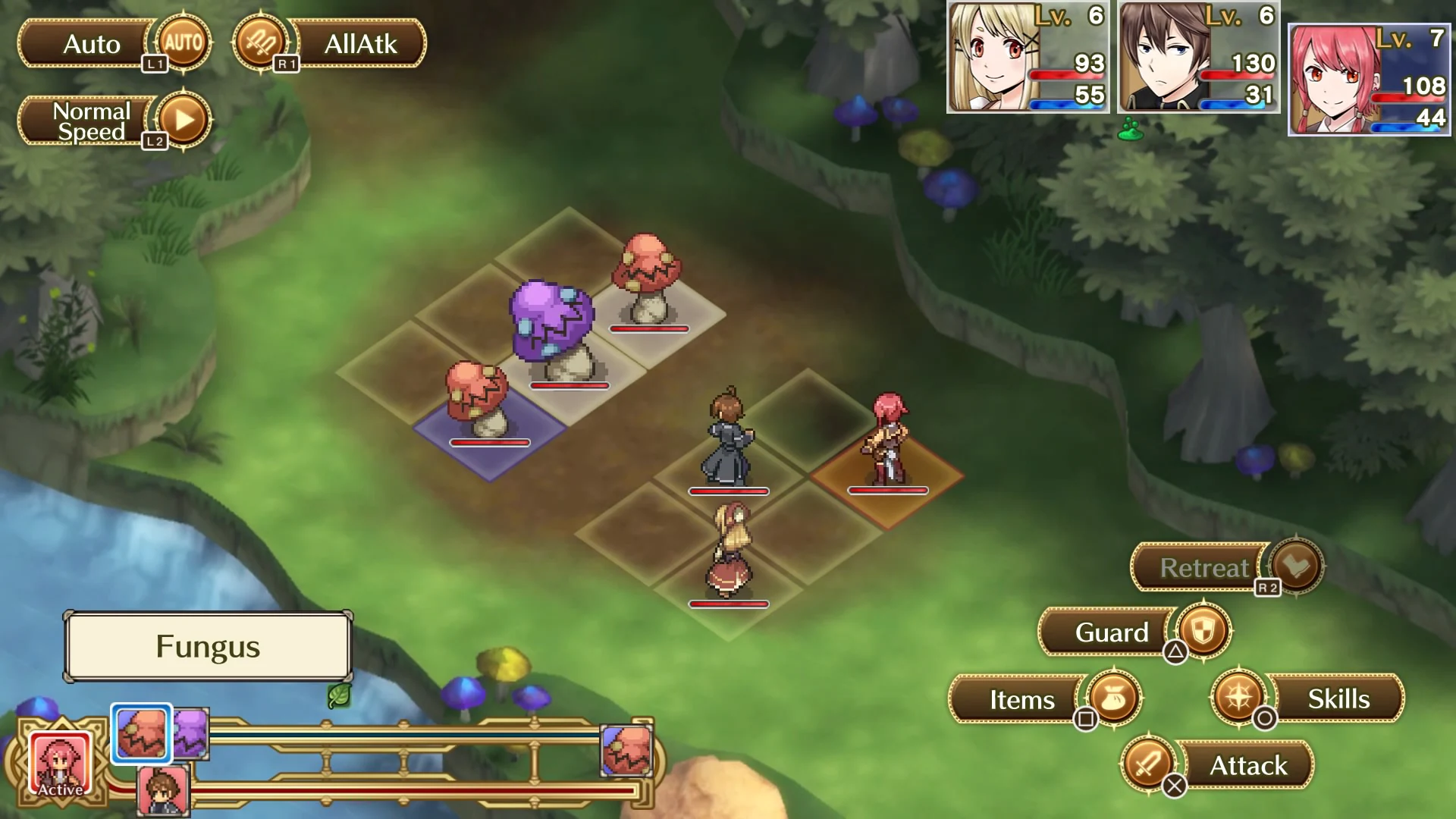Select the AUTO battle icon
1456x819 pixels.
(x=182, y=43)
